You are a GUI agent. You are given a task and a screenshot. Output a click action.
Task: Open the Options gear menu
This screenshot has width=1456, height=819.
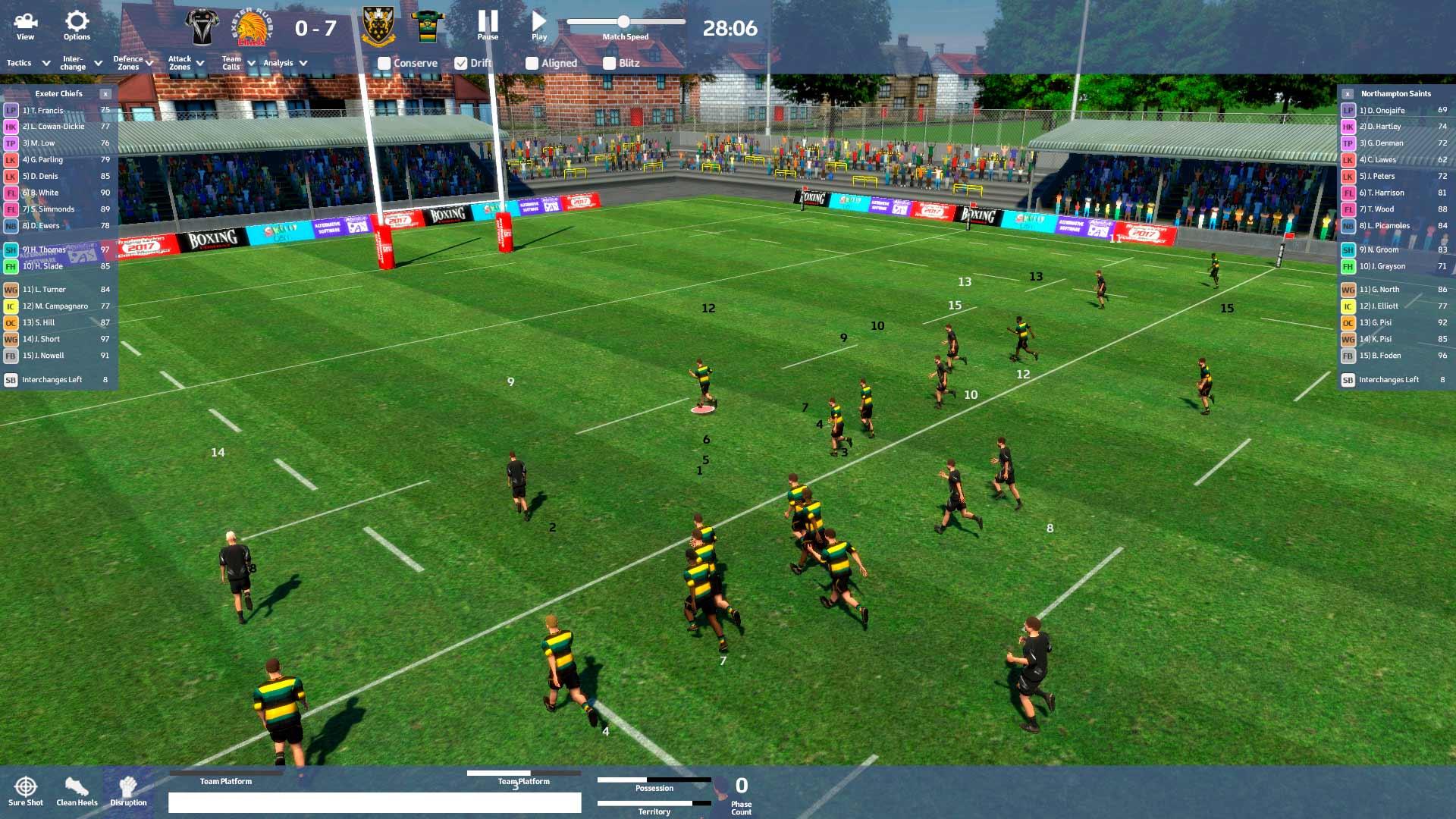click(x=77, y=25)
